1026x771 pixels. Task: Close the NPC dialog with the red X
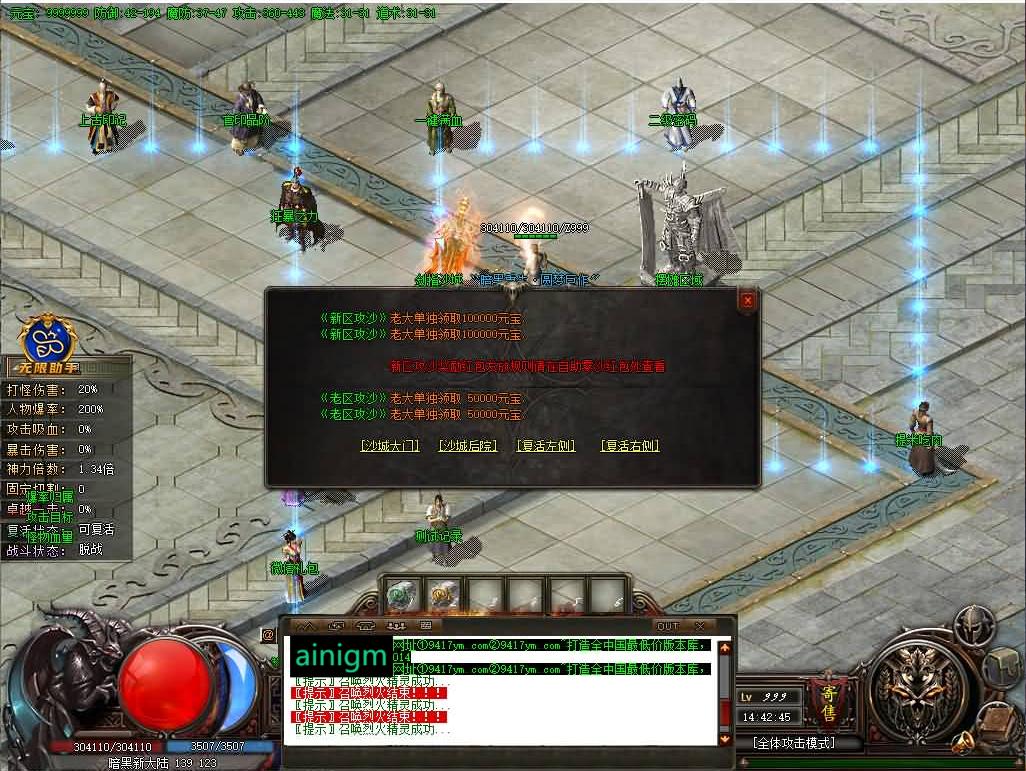tap(748, 299)
